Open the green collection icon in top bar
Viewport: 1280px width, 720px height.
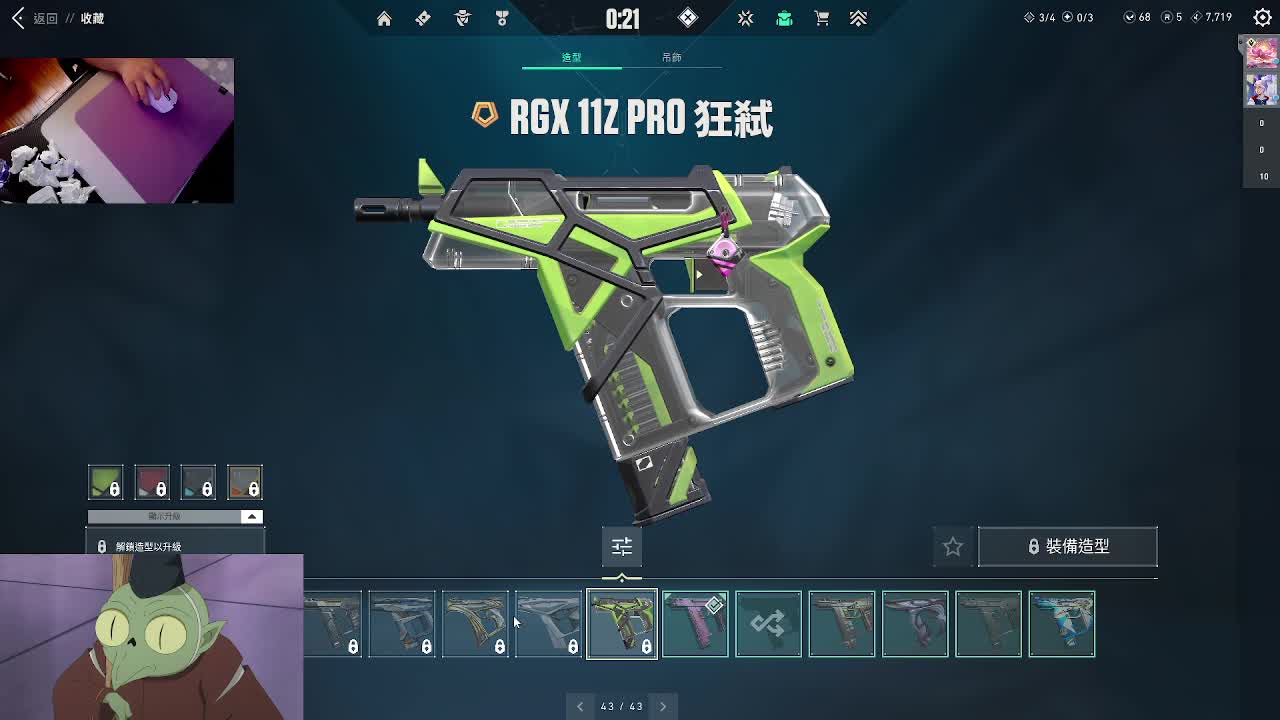pyautogui.click(x=784, y=18)
